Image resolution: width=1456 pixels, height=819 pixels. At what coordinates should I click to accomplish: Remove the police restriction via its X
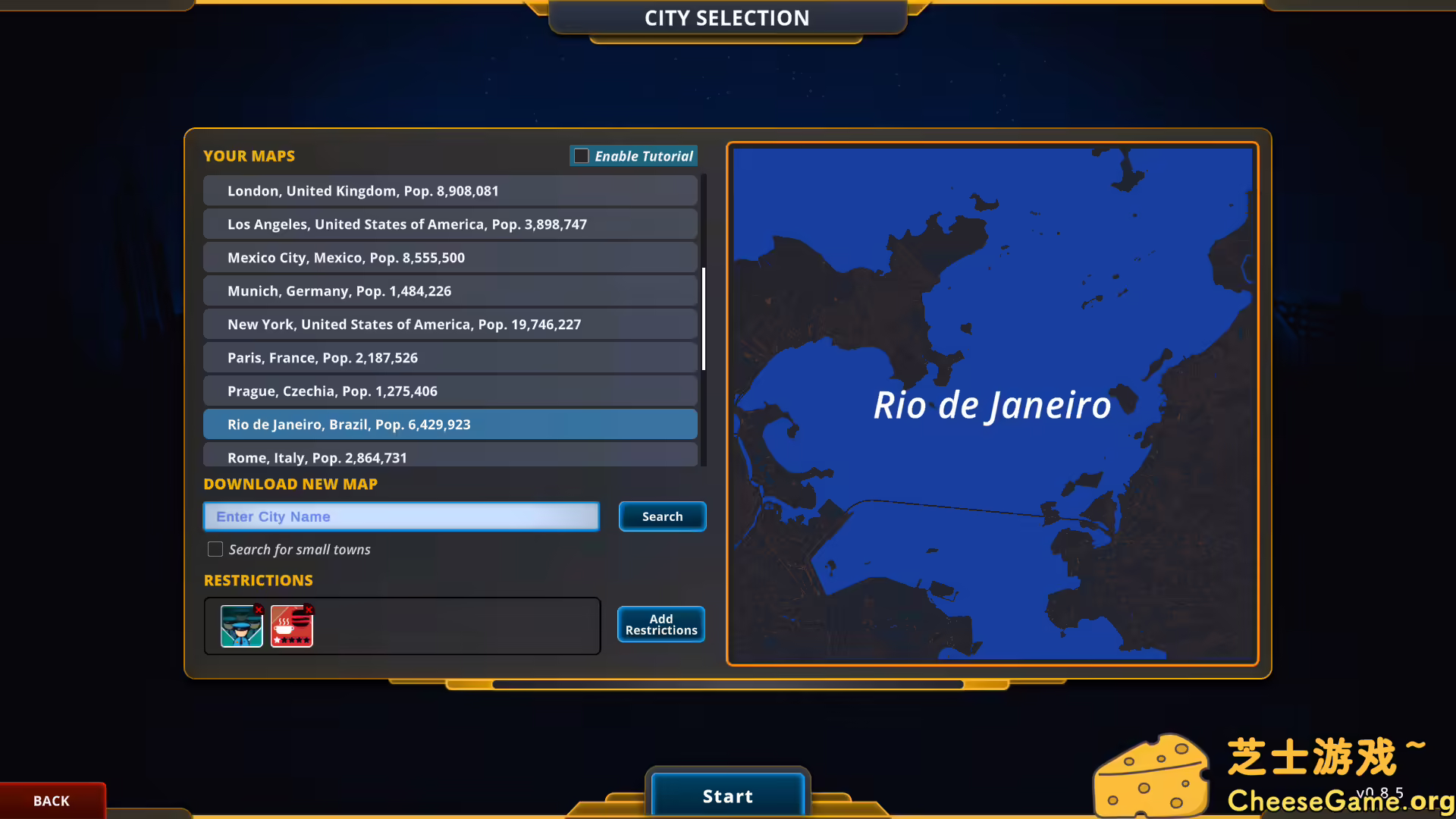(x=259, y=610)
